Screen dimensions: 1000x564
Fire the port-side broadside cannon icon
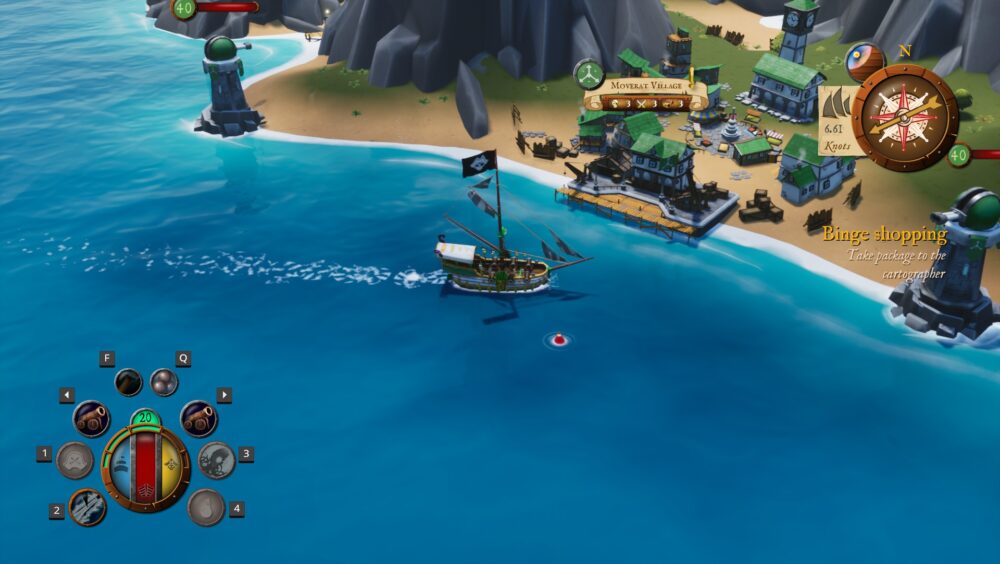click(91, 418)
